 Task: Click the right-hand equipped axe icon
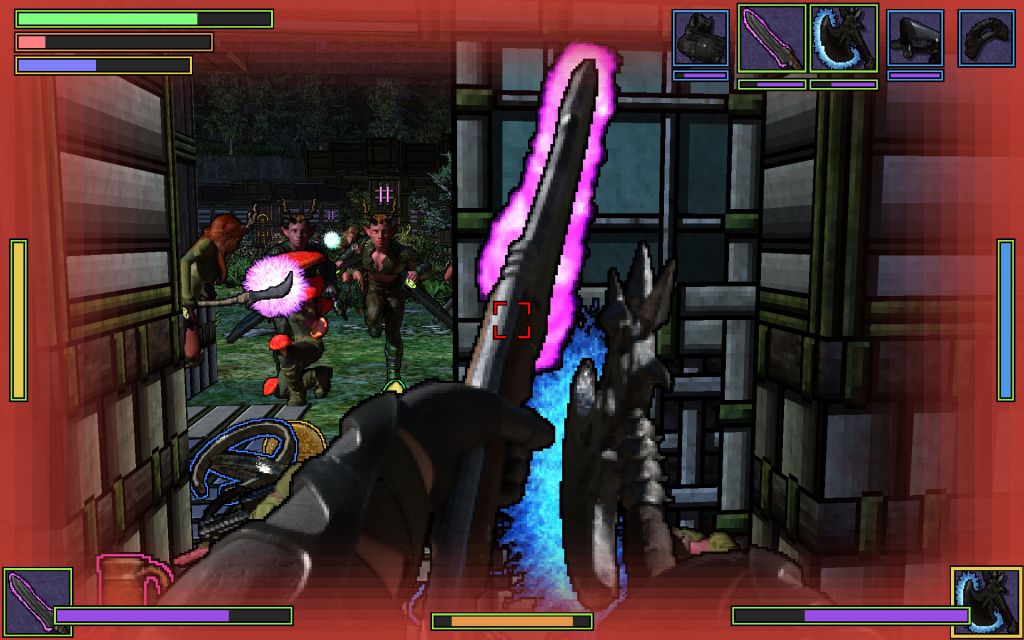pos(985,601)
